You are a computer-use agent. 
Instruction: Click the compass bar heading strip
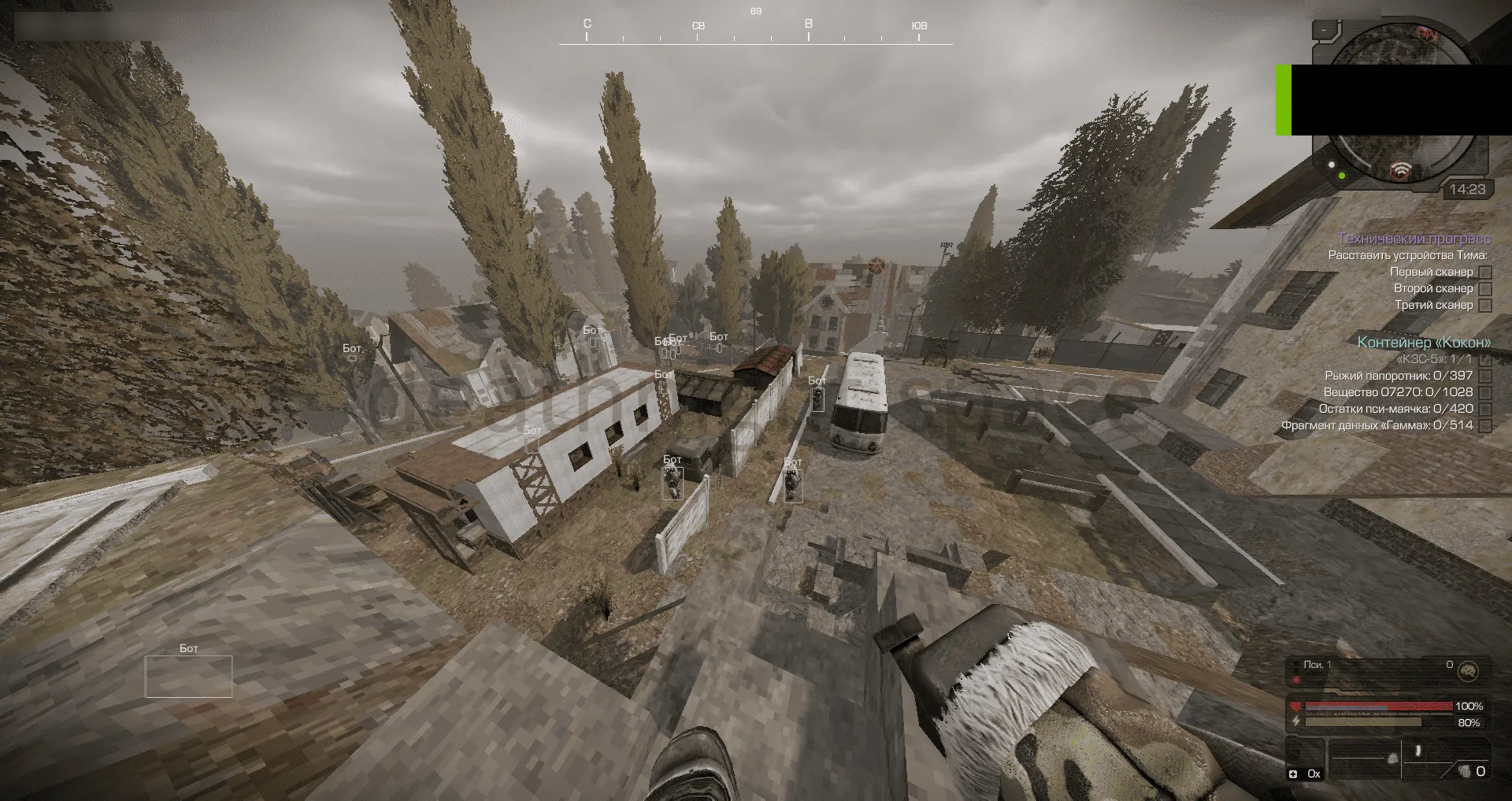755,32
